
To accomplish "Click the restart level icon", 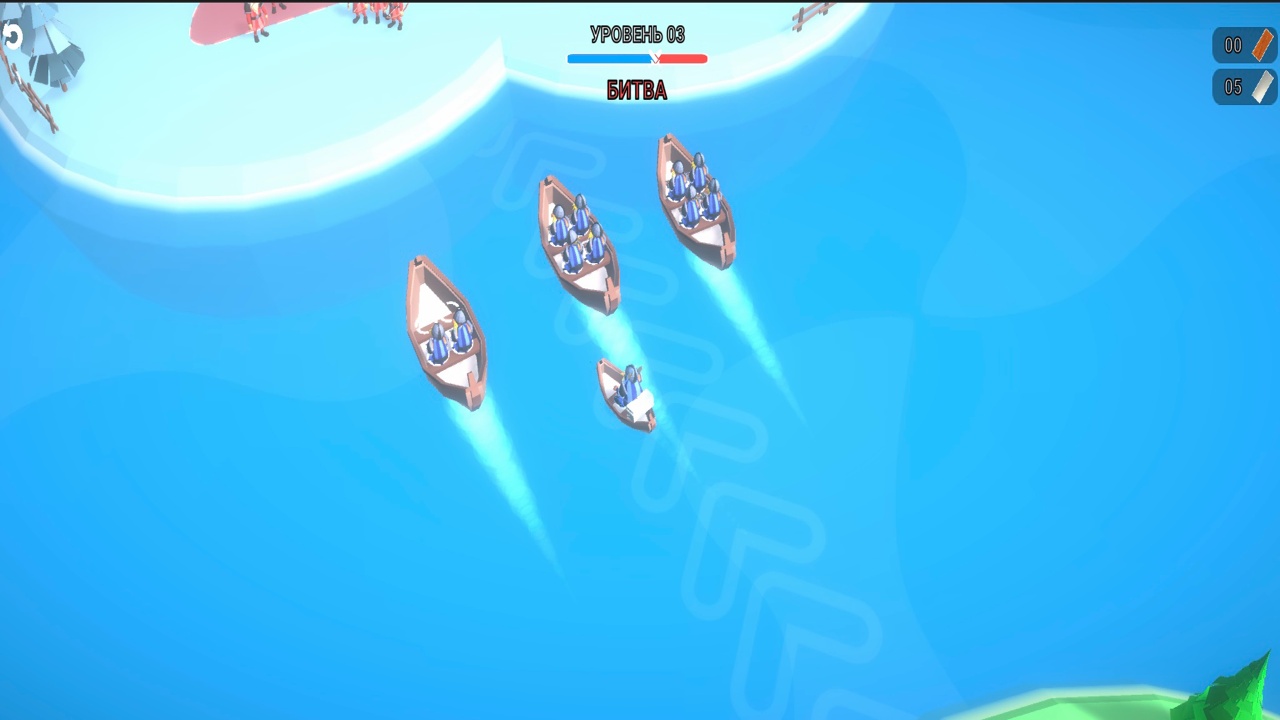I will 14,36.
